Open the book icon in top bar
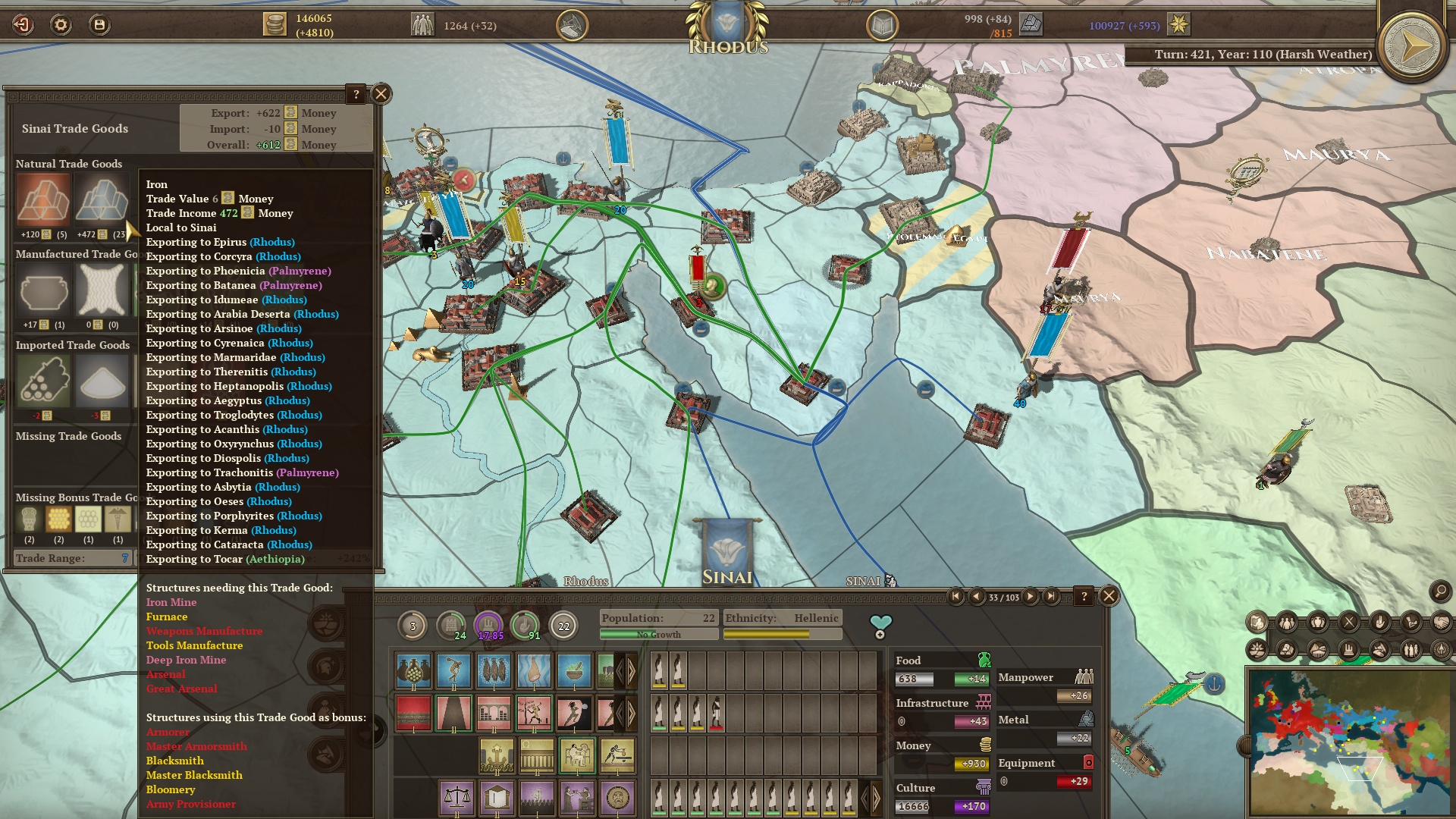Screen dimensions: 1456x819 [882, 26]
